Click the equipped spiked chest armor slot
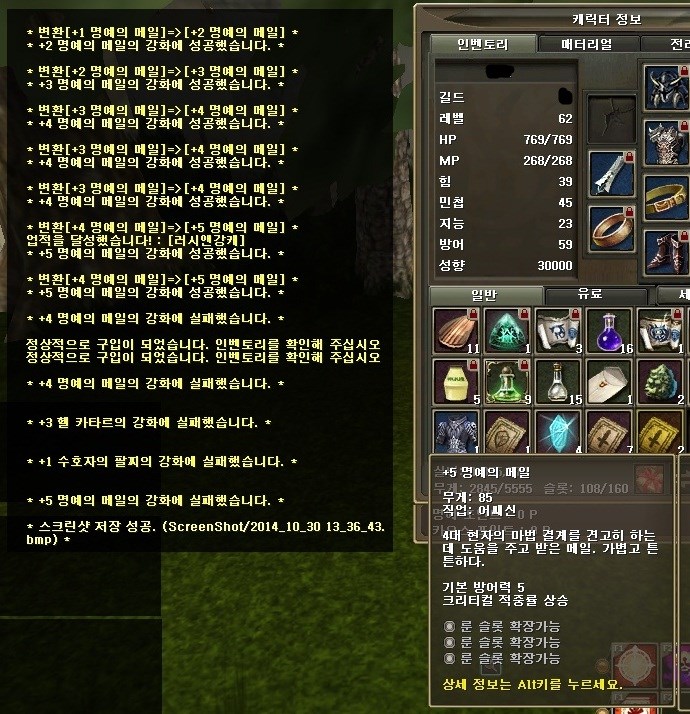Image resolution: width=690 pixels, height=714 pixels. [665, 141]
